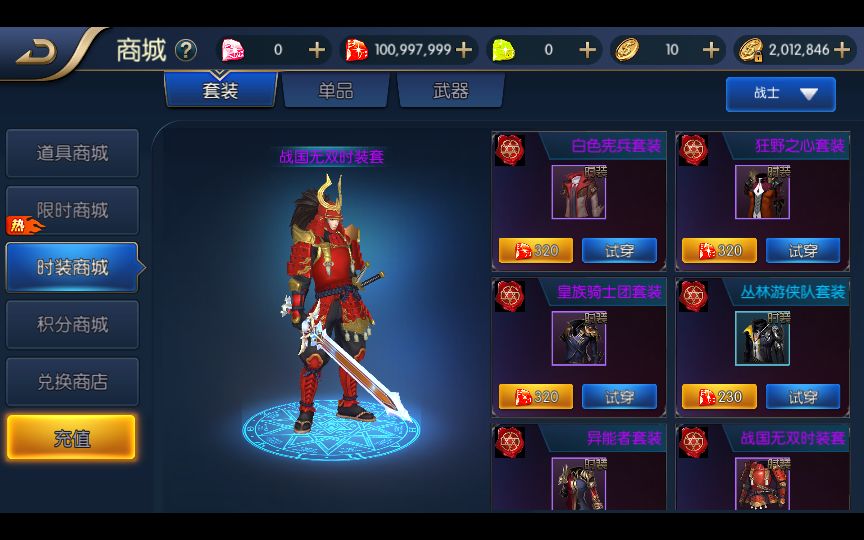Try on the 皇族骑士团套装 outfit
This screenshot has width=864, height=540.
click(619, 396)
